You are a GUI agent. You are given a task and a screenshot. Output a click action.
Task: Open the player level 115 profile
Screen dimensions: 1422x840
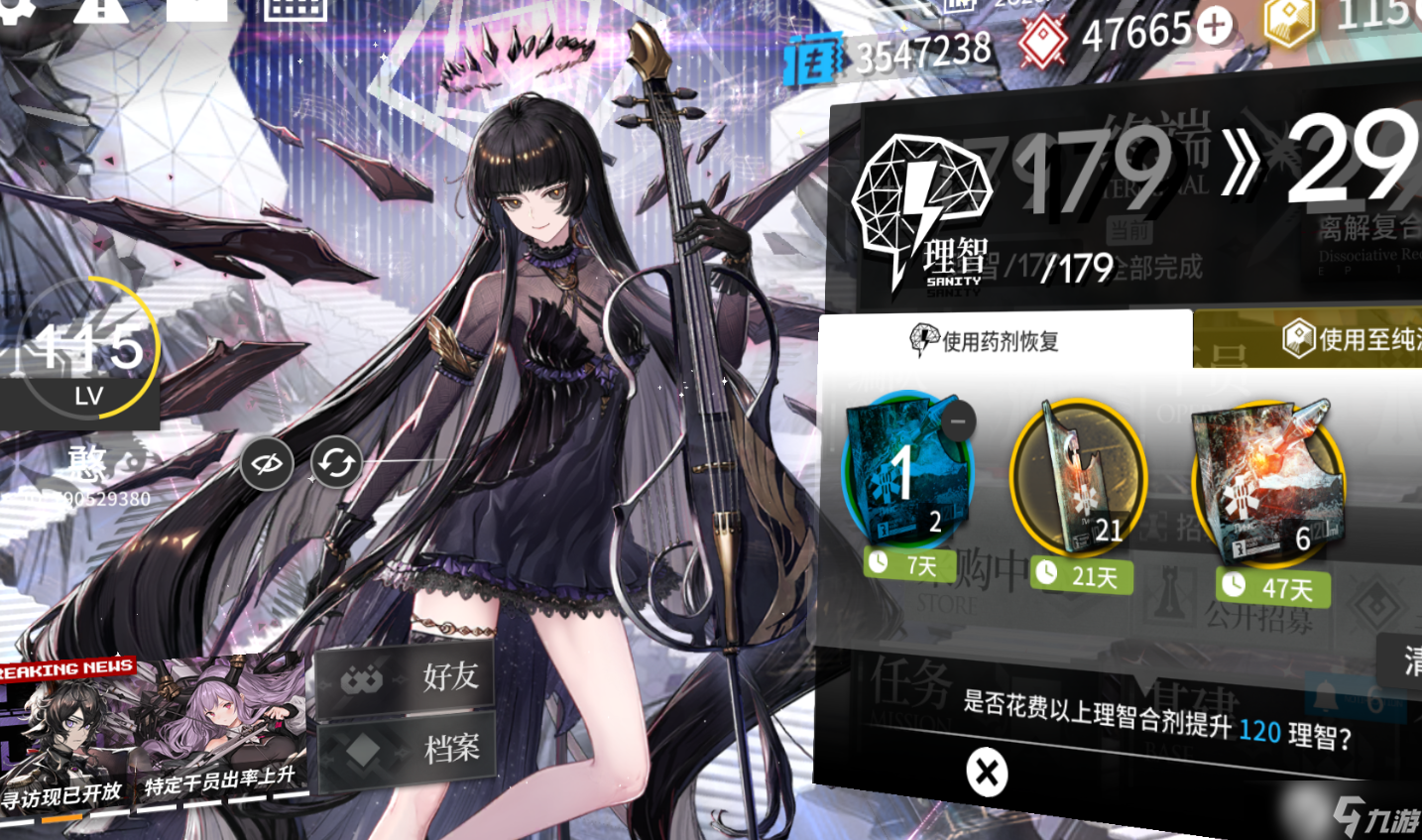(x=89, y=357)
